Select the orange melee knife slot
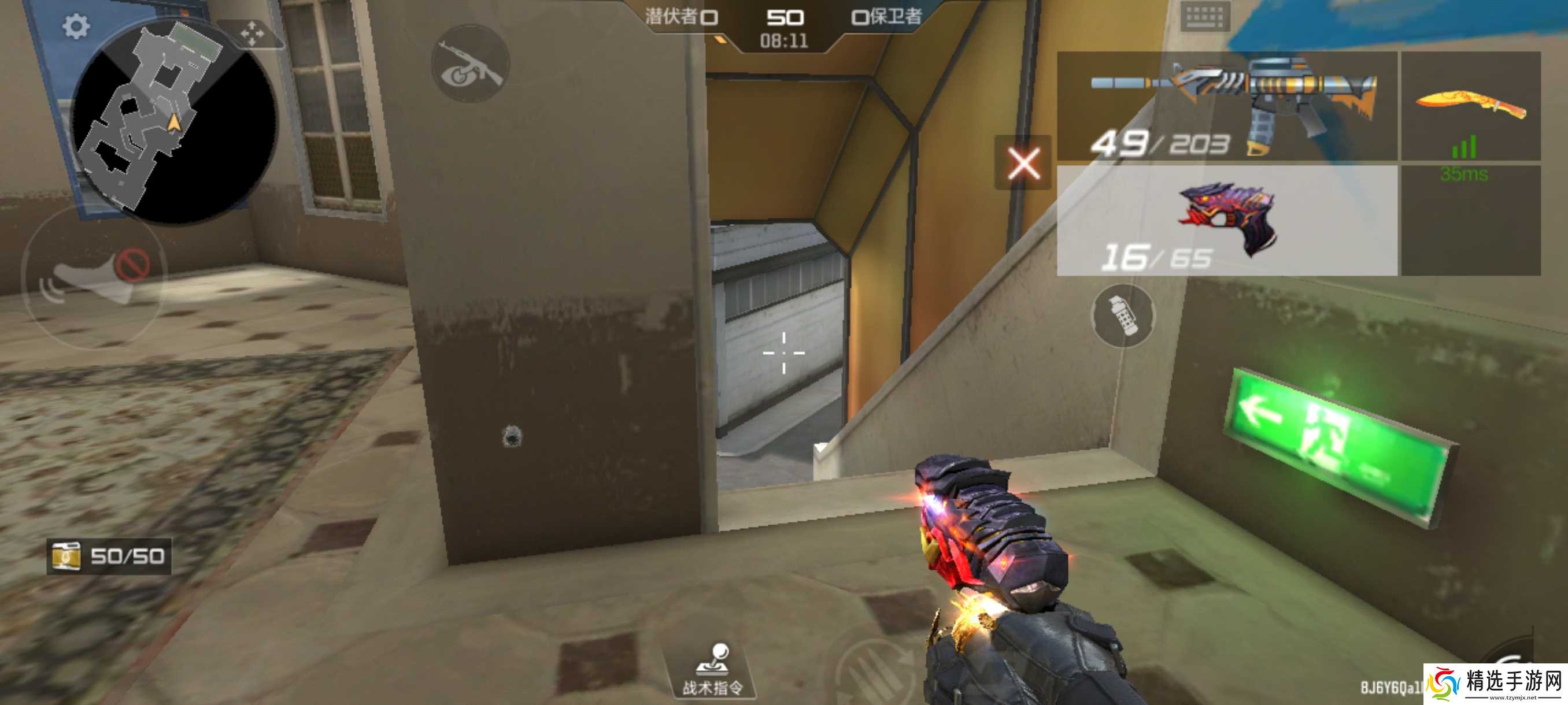 1471,106
